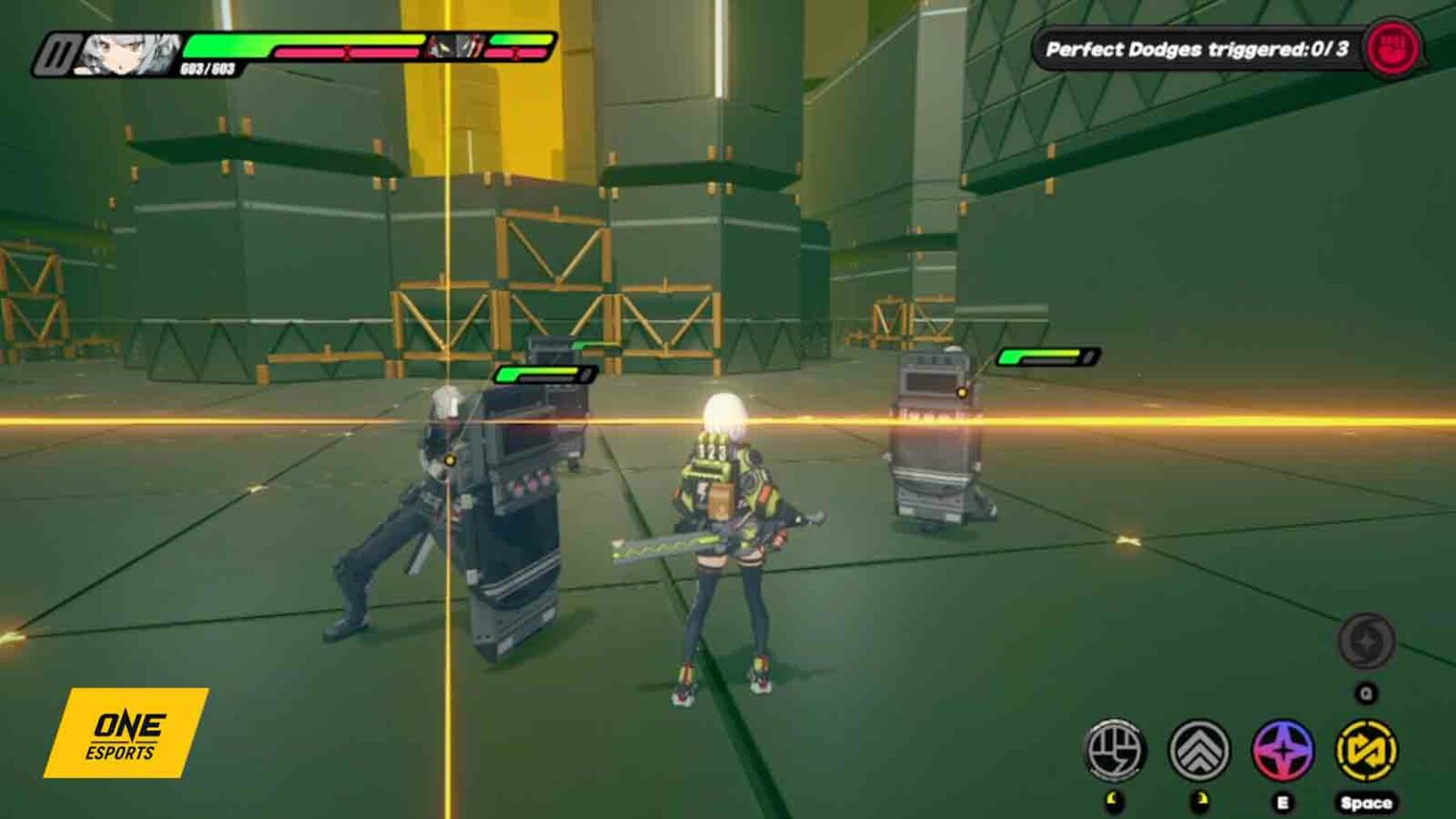Image resolution: width=1456 pixels, height=819 pixels.
Task: Activate the greyed-out ultimate skill icon
Action: [1366, 642]
